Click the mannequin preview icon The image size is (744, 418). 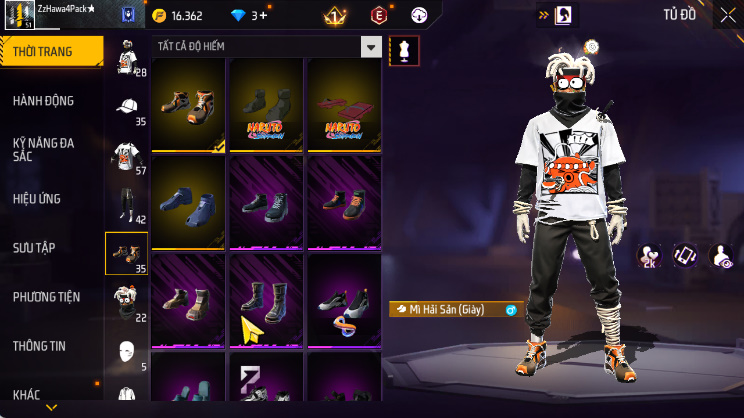(404, 50)
